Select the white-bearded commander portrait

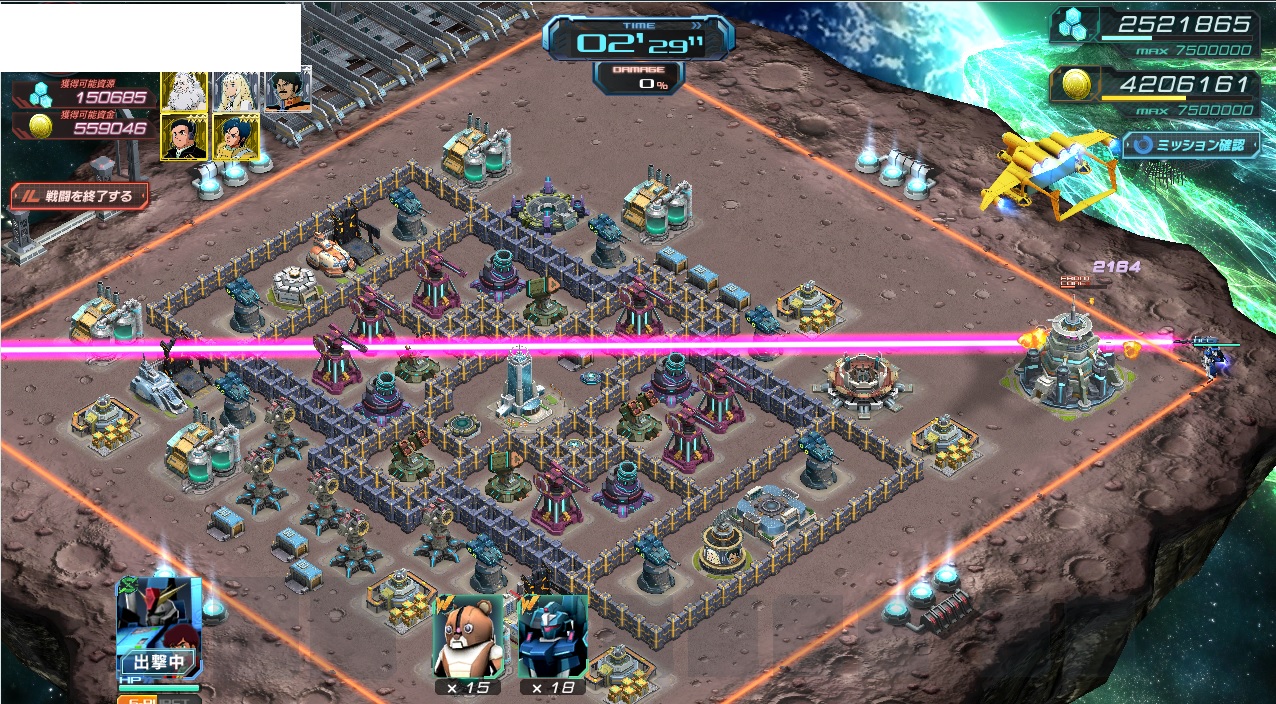coord(184,91)
